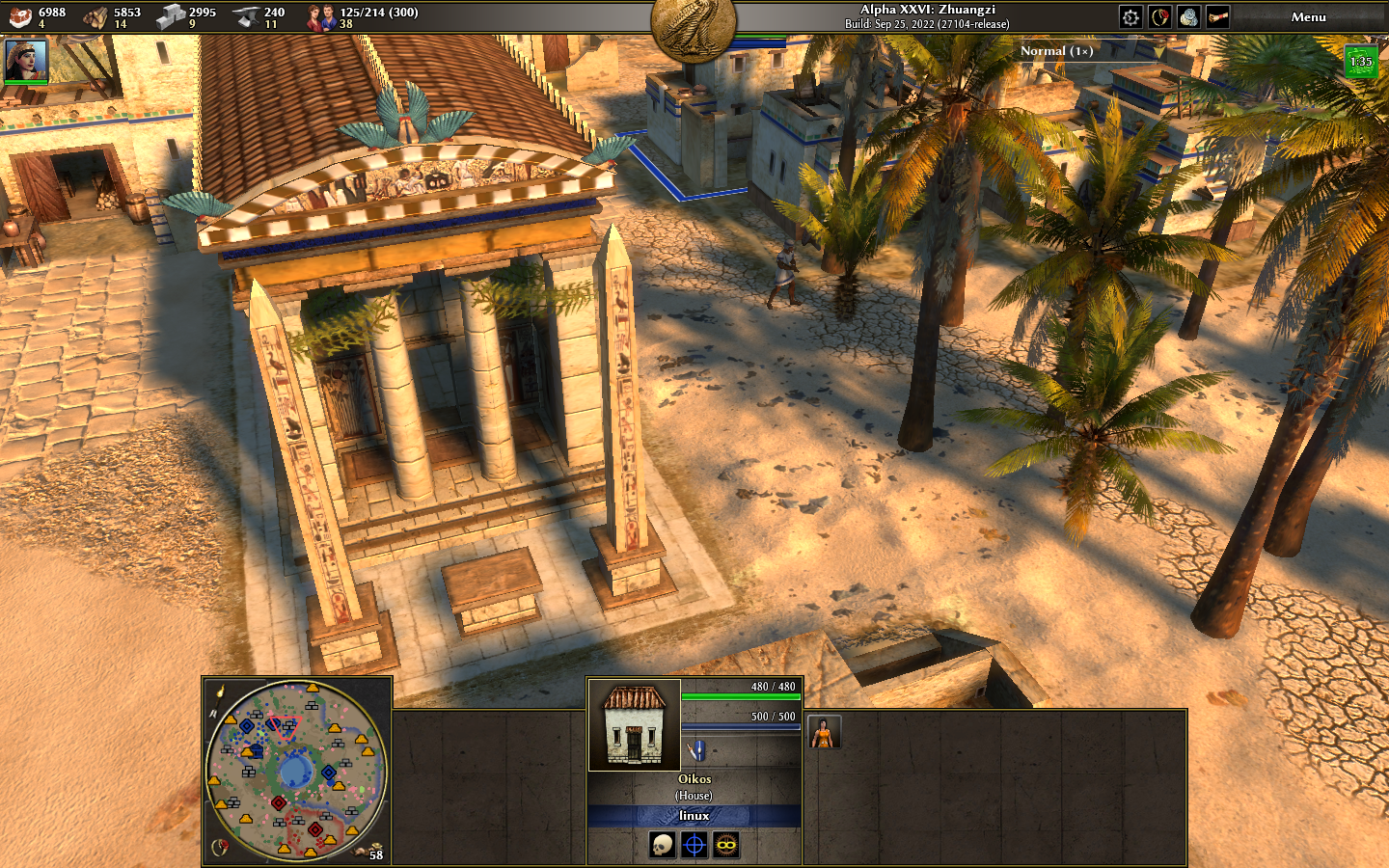
Task: Click the green research timer icon
Action: point(1360,62)
